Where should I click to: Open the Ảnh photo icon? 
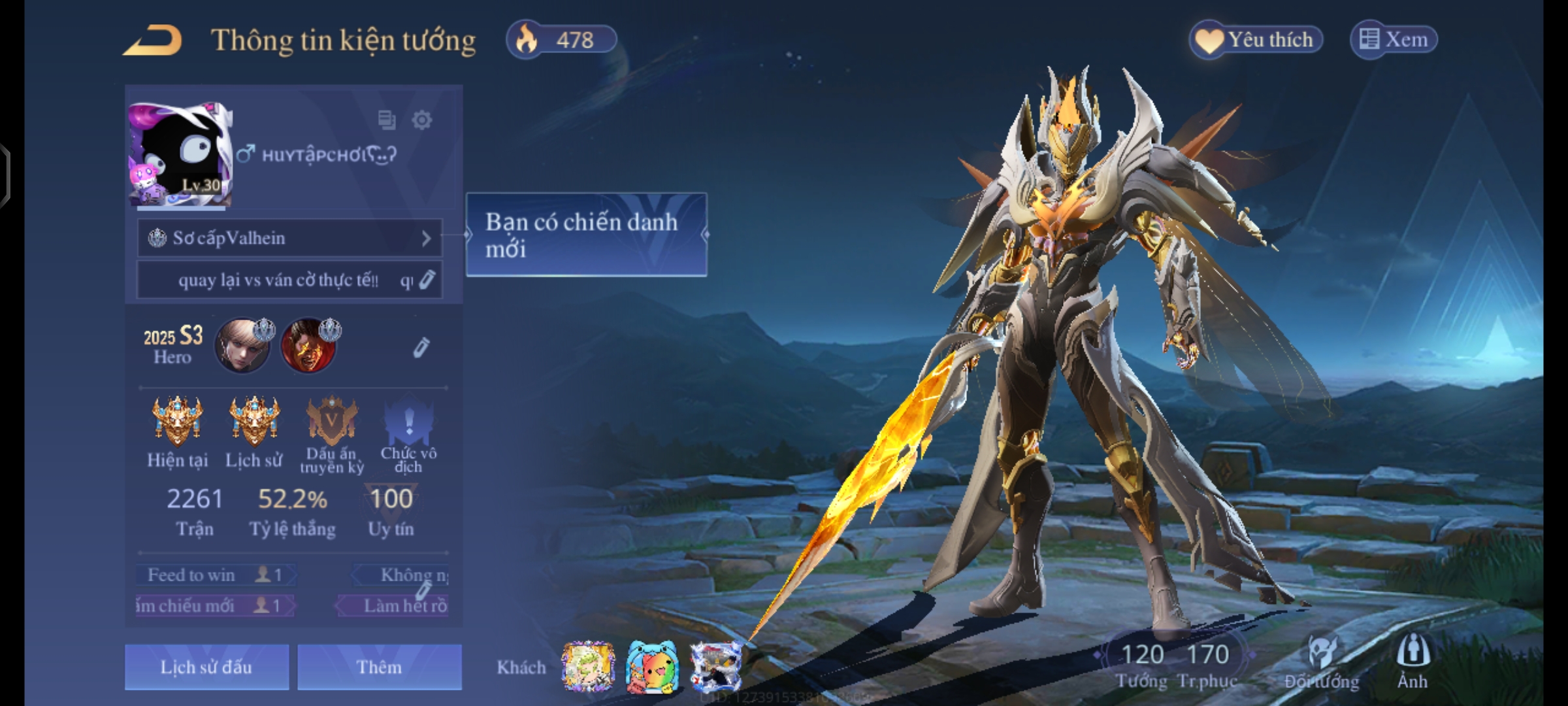[1413, 662]
